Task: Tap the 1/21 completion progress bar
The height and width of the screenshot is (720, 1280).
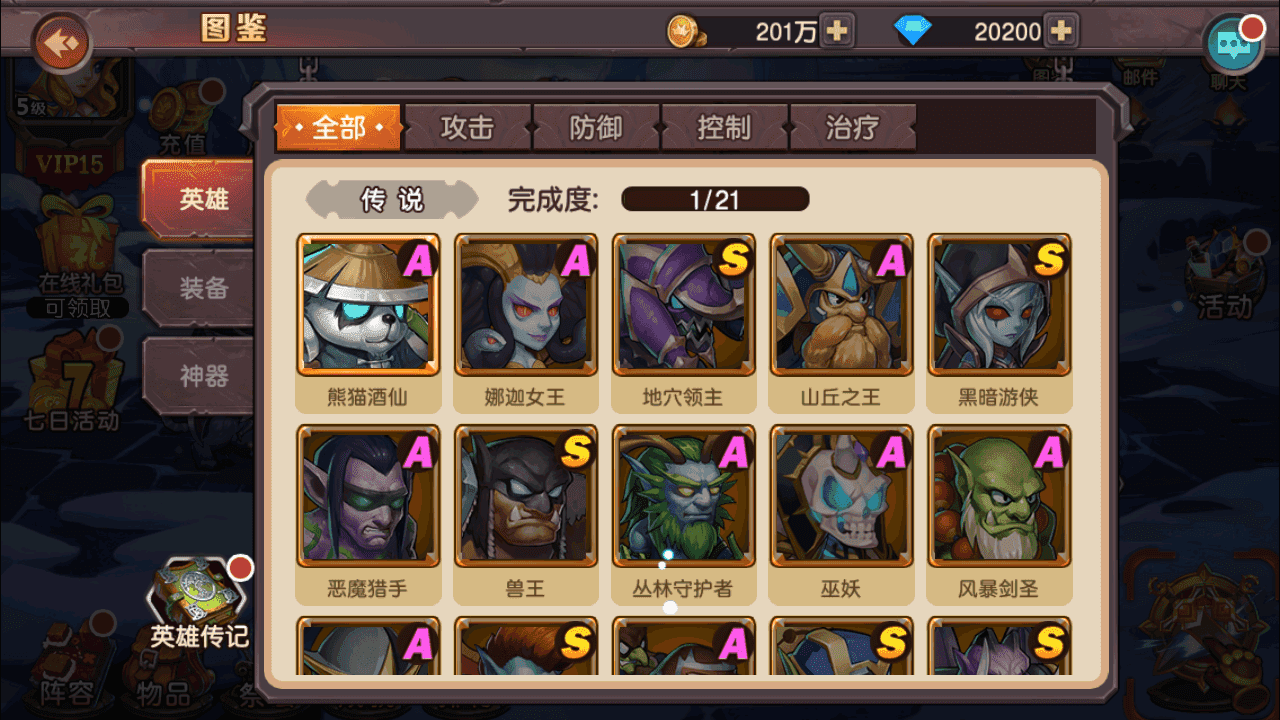Action: click(x=714, y=199)
